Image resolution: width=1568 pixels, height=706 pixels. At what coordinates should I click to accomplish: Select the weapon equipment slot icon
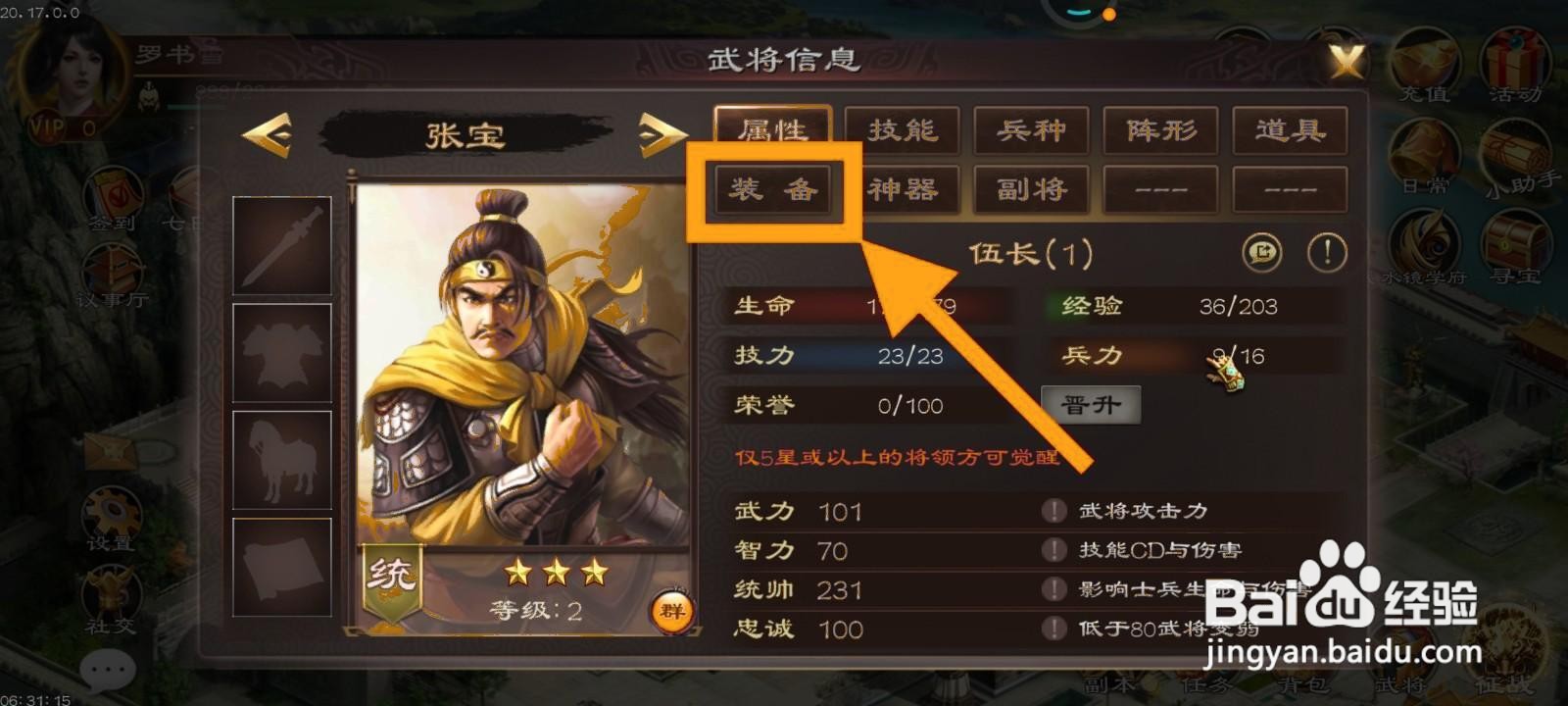pos(282,247)
